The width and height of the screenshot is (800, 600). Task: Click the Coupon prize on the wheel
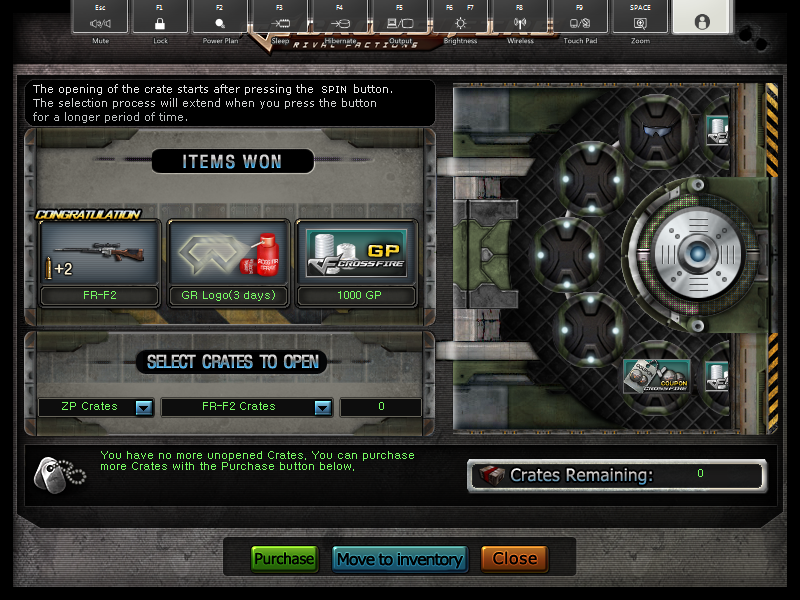[x=656, y=376]
